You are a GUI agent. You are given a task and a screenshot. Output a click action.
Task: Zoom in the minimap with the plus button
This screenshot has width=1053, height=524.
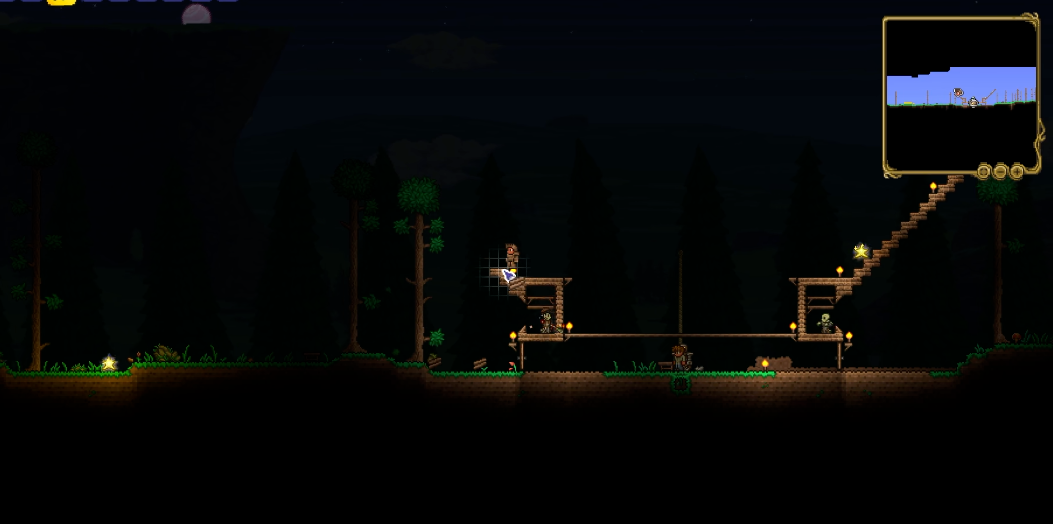tap(1017, 172)
